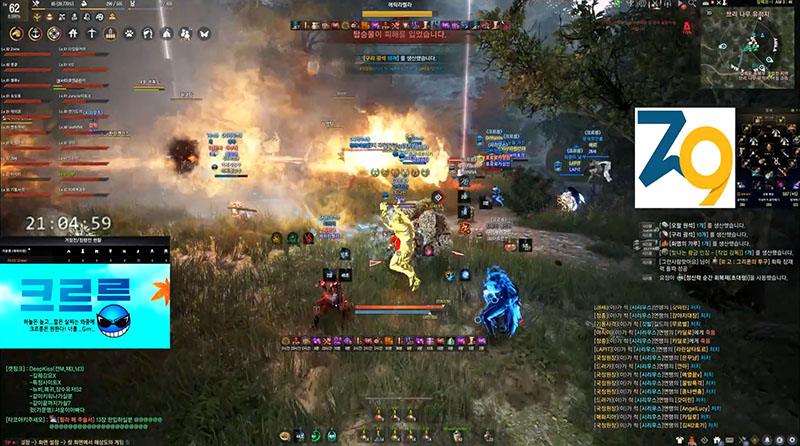This screenshot has width=800, height=446.
Task: Select the ship anchor icon
Action: (34, 32)
